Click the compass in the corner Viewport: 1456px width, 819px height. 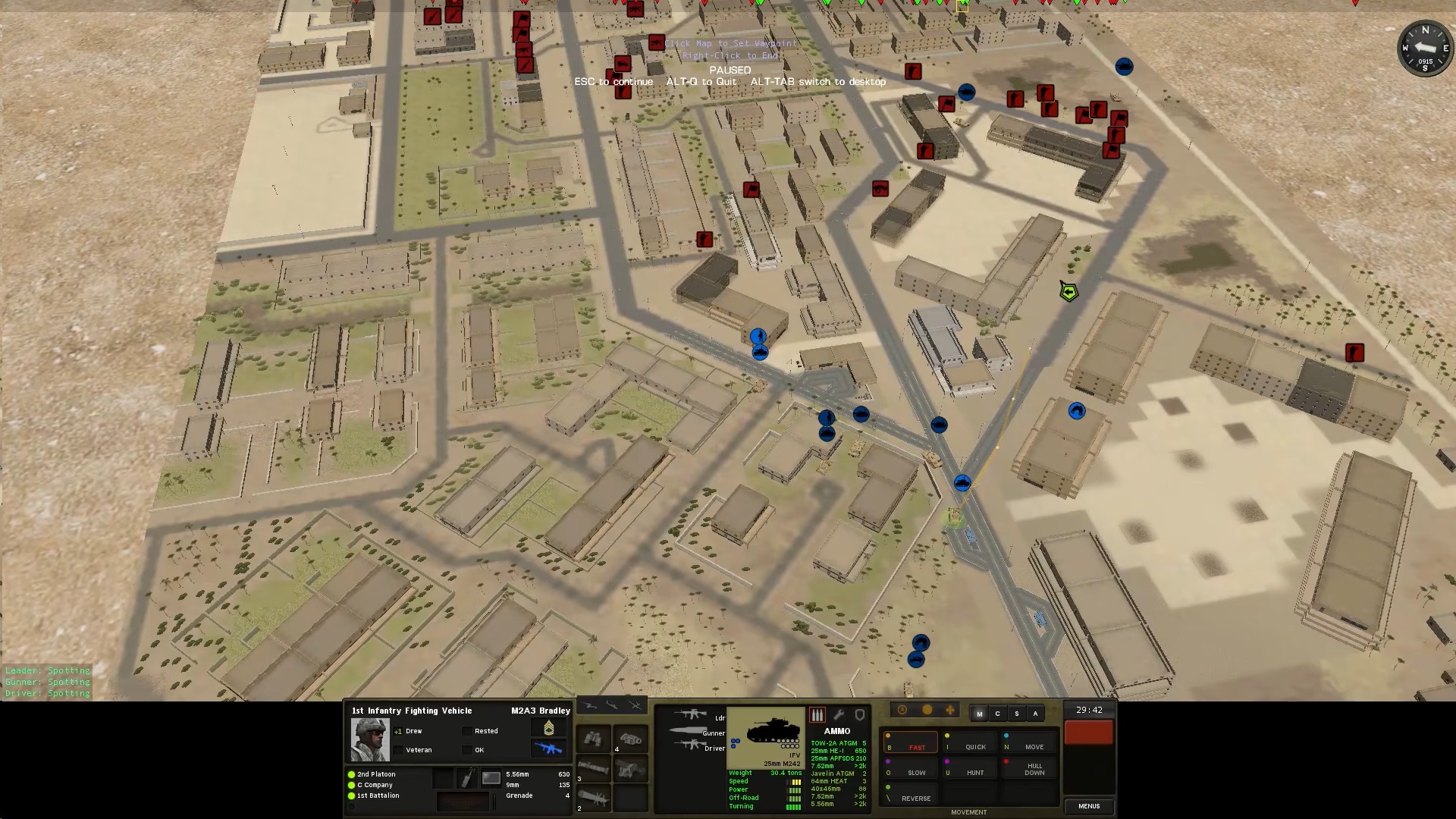(1425, 49)
